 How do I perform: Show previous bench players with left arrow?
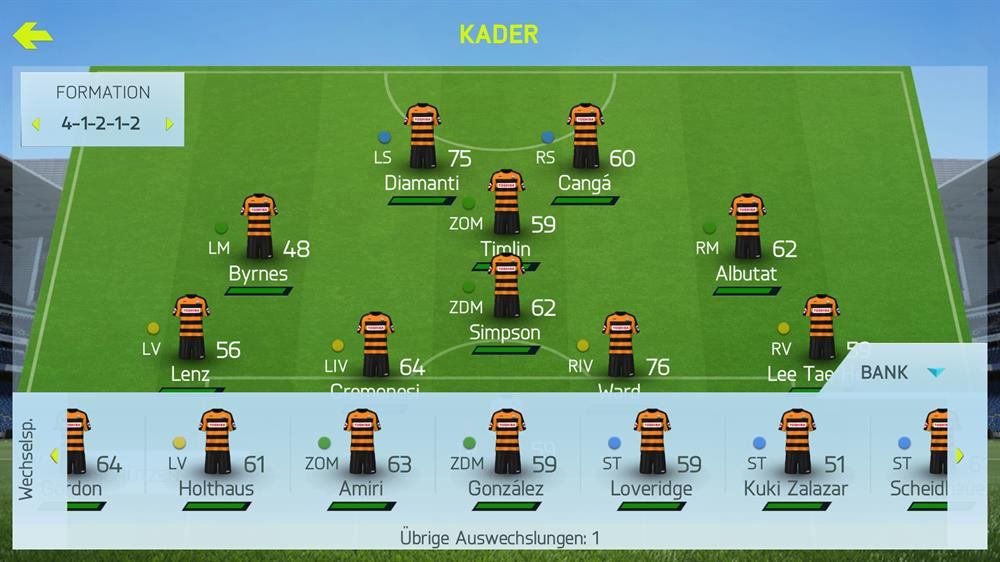point(54,457)
